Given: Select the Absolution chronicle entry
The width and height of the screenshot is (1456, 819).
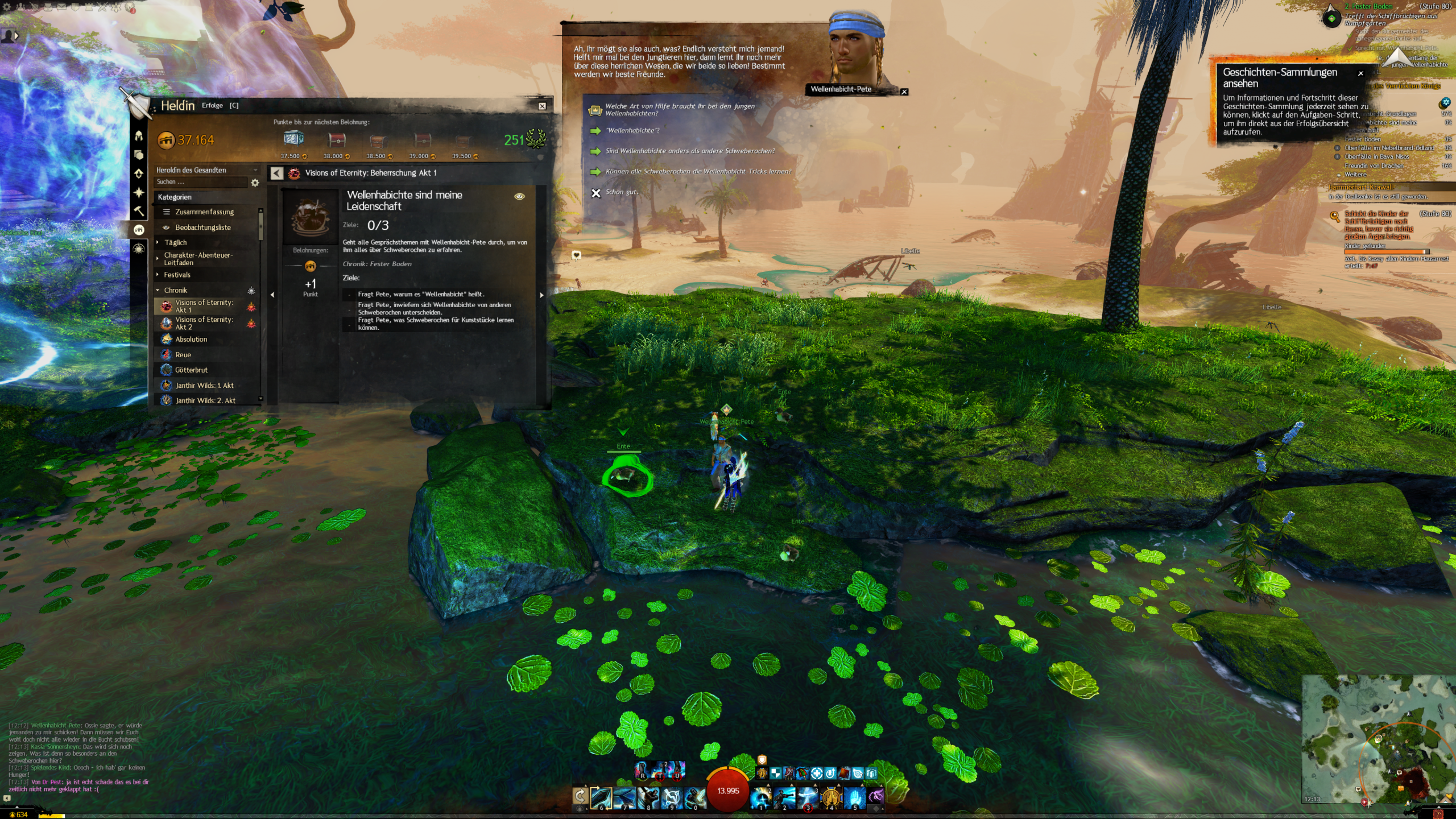Looking at the screenshot, I should click(x=191, y=339).
